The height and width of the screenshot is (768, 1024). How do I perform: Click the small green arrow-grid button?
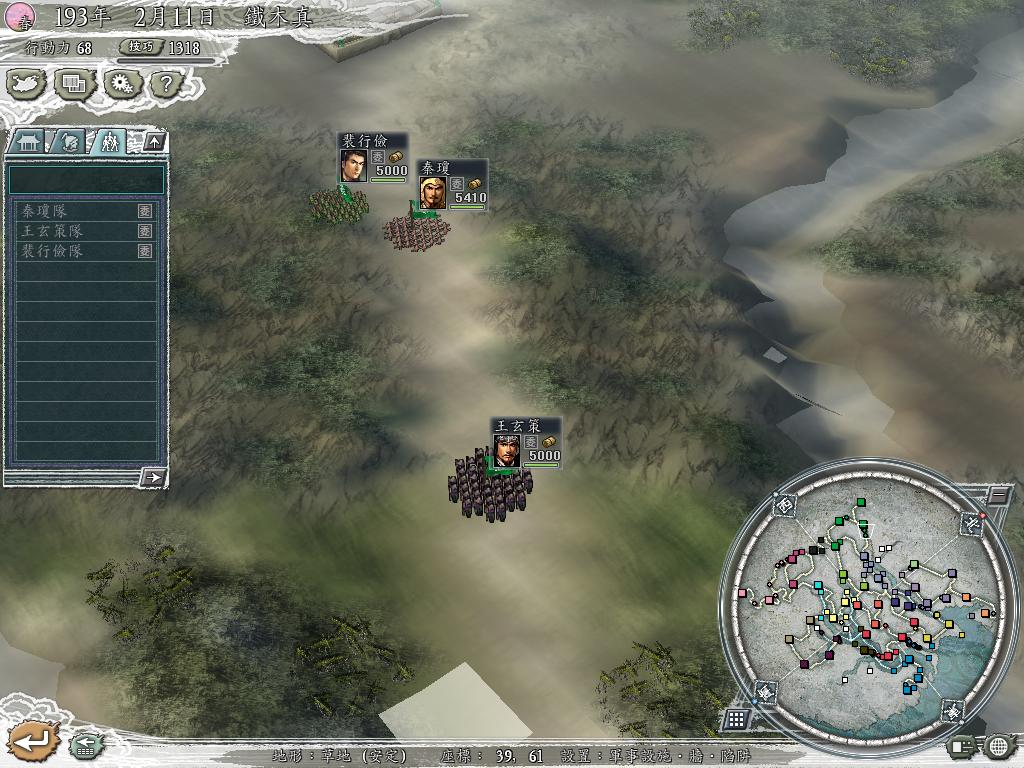84,744
